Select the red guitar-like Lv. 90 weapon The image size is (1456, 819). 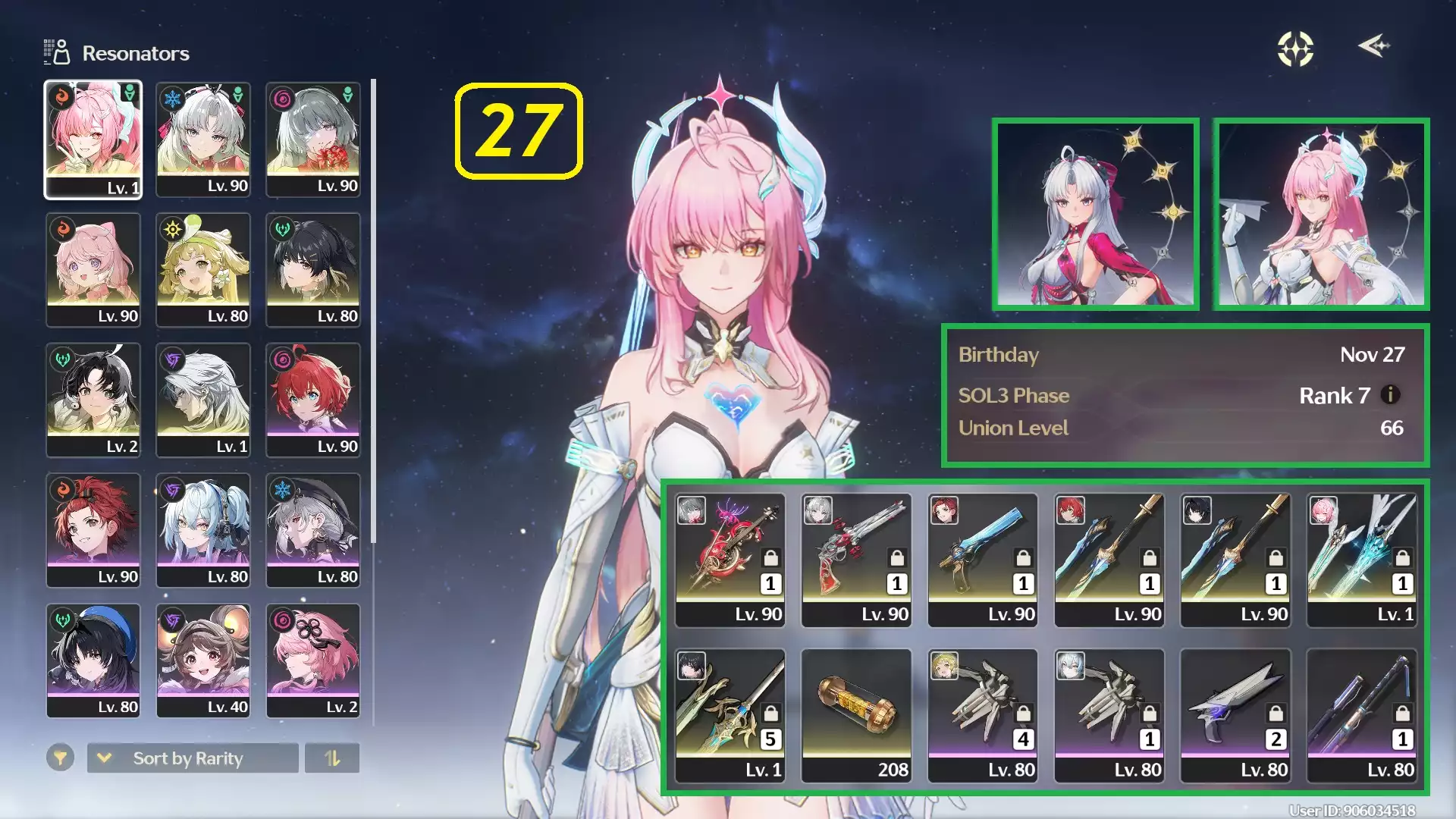point(730,560)
